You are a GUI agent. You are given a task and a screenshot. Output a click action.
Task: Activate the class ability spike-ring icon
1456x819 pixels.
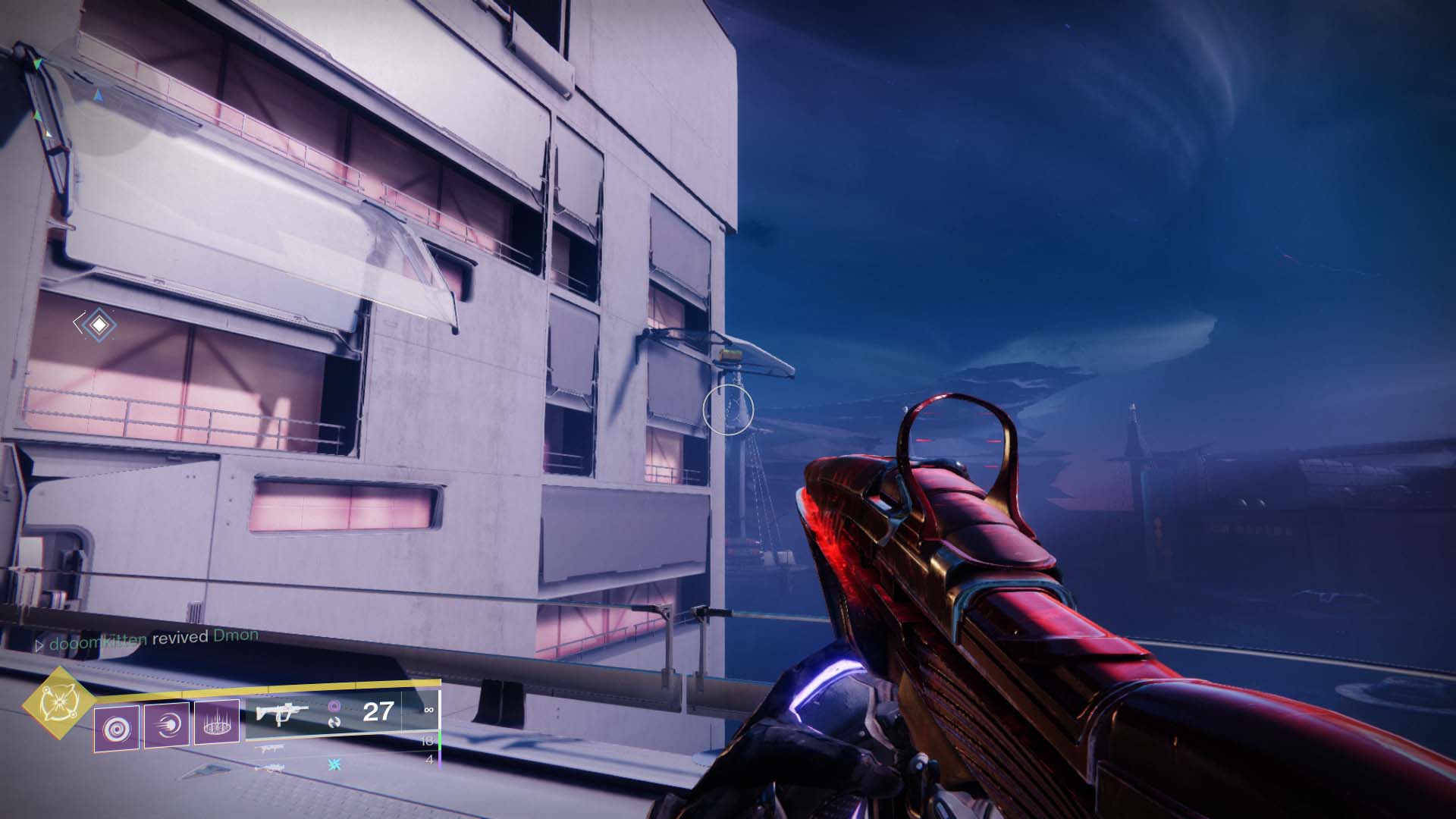[217, 723]
